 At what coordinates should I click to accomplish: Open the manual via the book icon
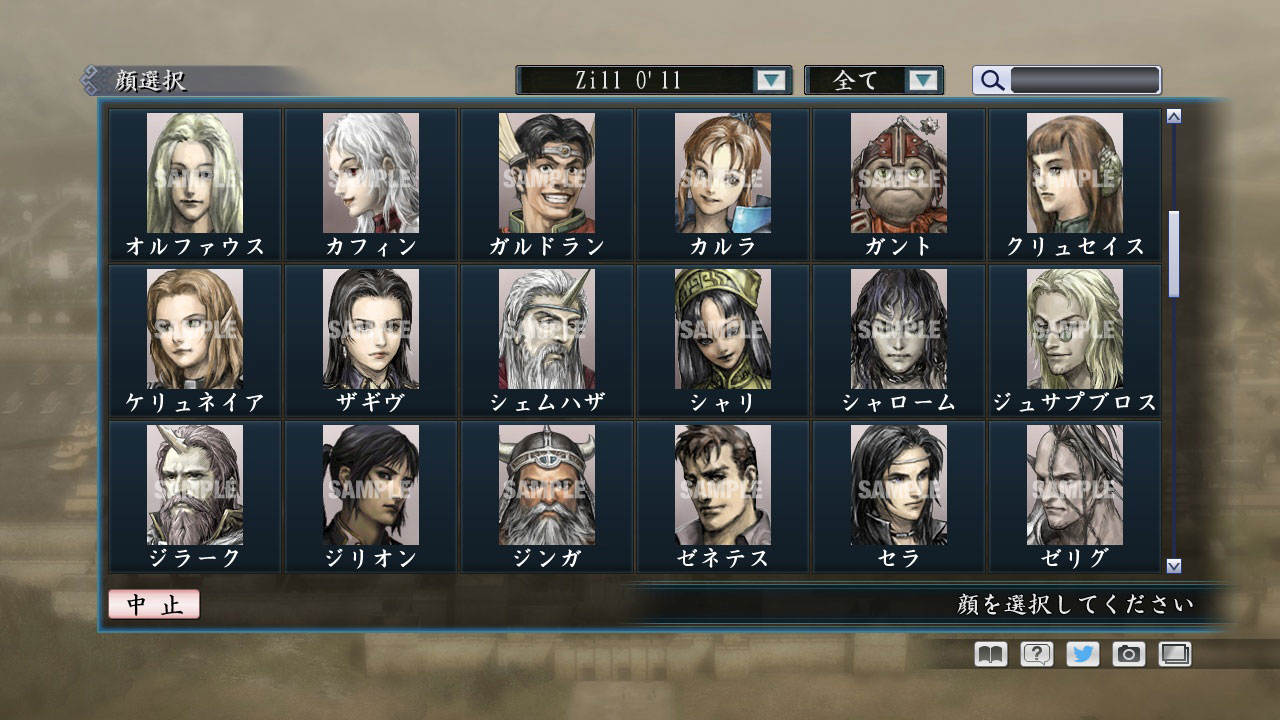tap(988, 654)
